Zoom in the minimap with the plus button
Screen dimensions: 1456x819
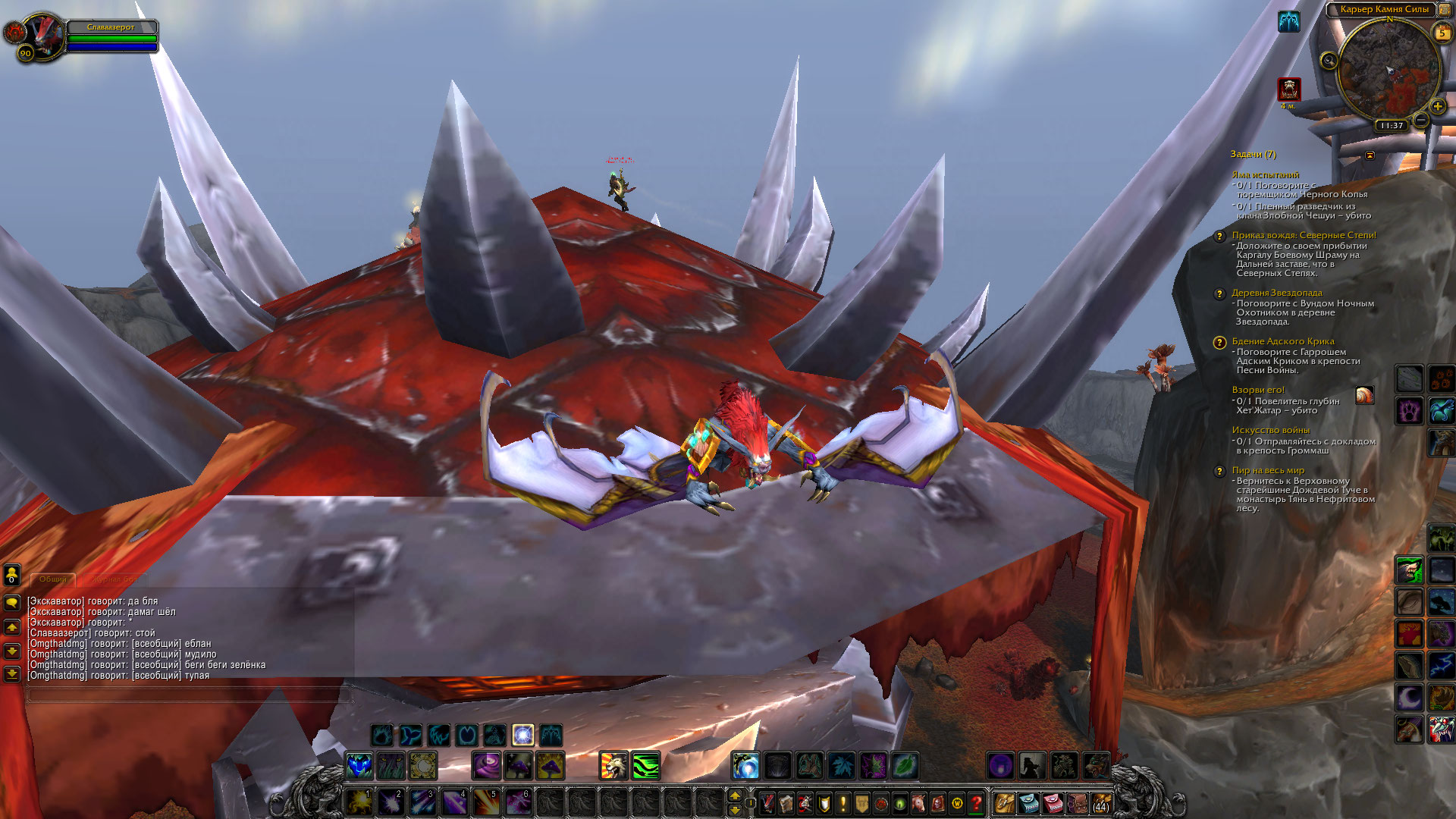click(x=1437, y=106)
